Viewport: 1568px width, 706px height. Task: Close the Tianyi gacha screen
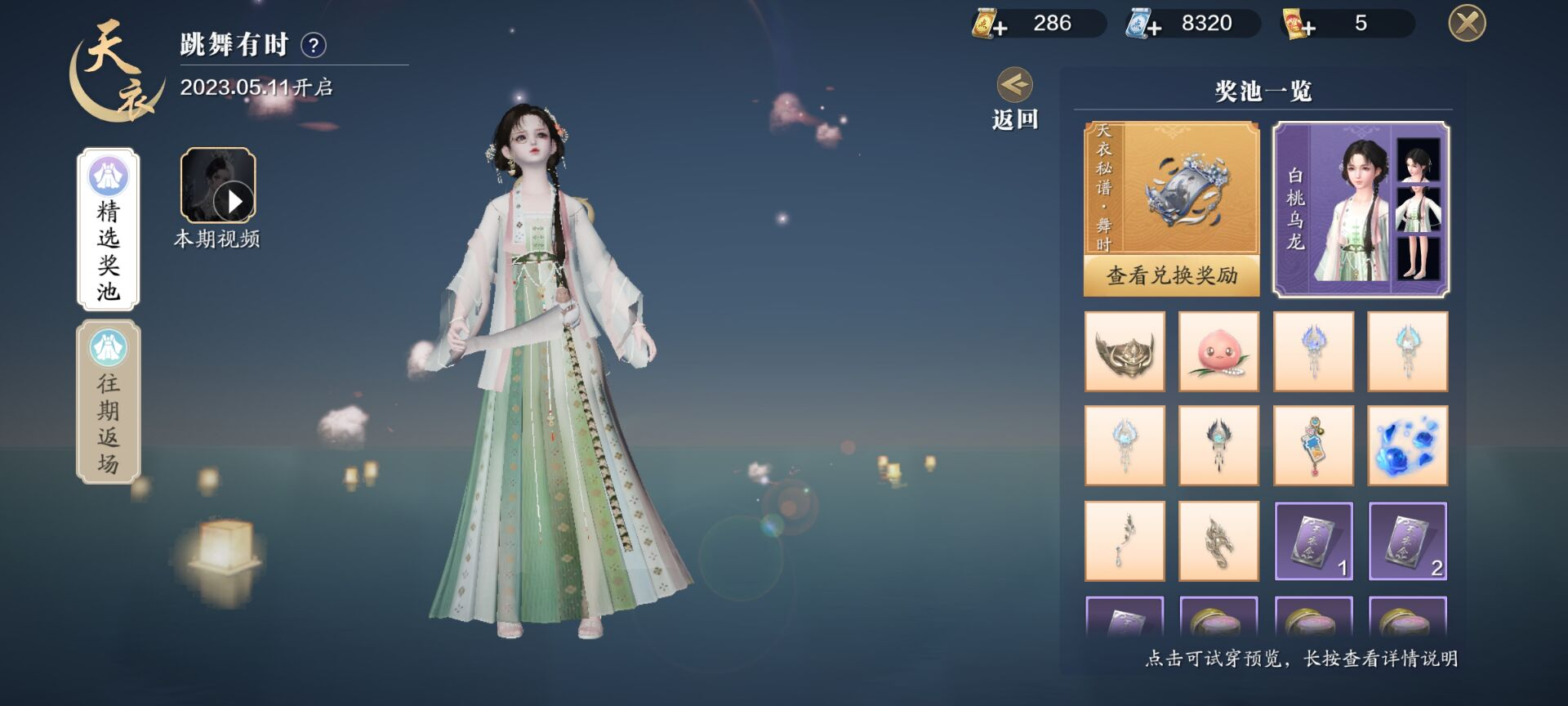point(1467,23)
